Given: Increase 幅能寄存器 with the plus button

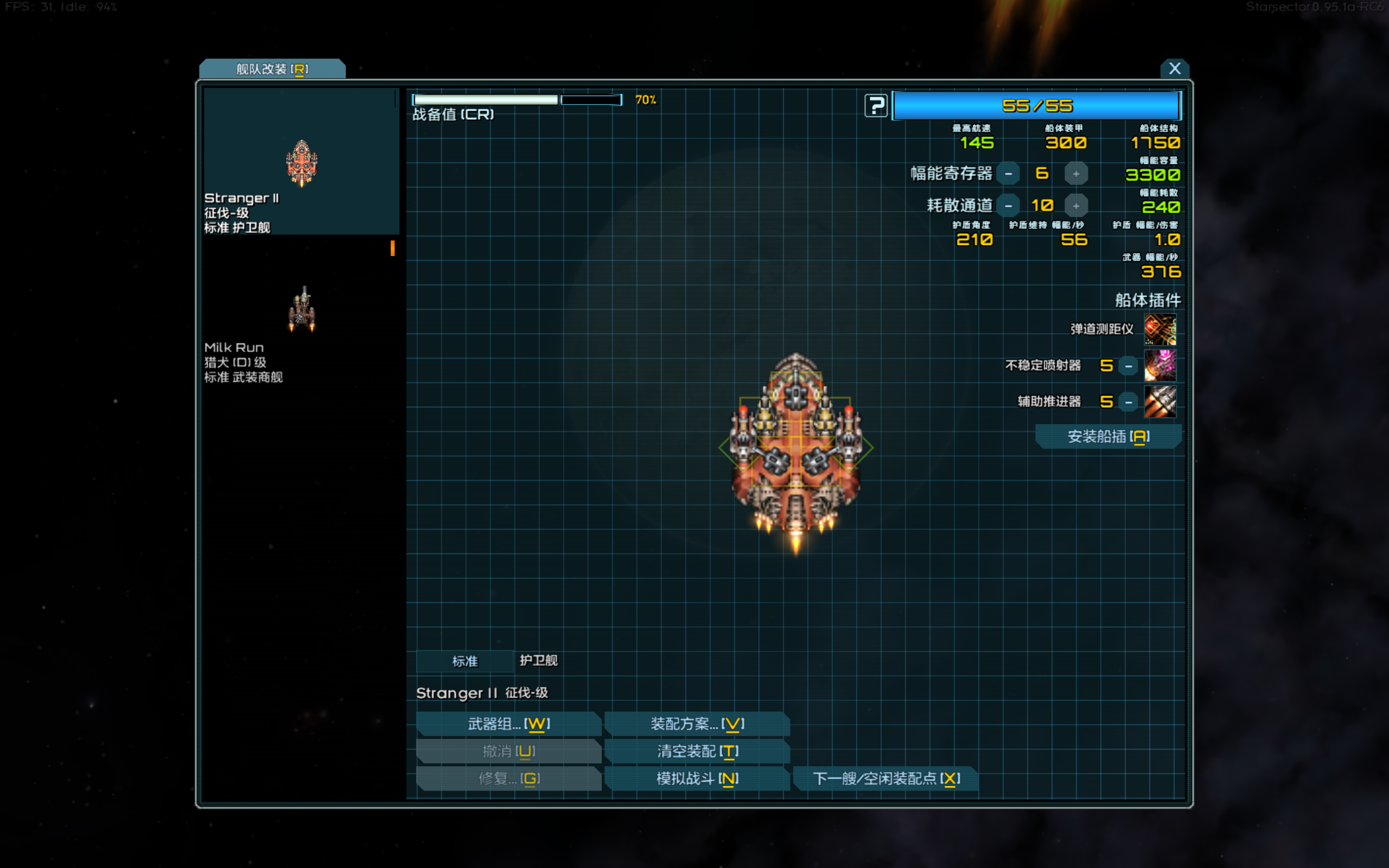Looking at the screenshot, I should [x=1076, y=174].
